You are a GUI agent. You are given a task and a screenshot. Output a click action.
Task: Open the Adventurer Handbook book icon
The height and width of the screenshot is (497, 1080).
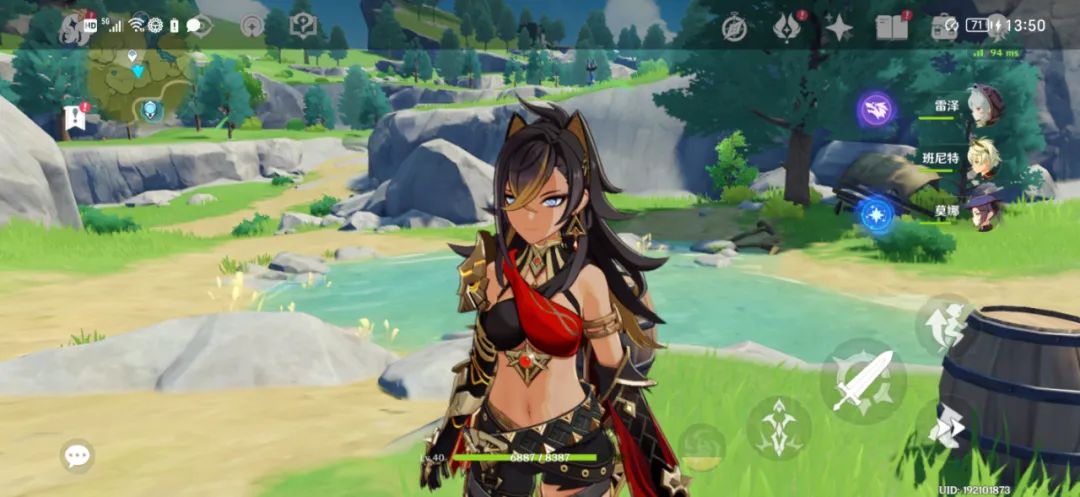(891, 27)
